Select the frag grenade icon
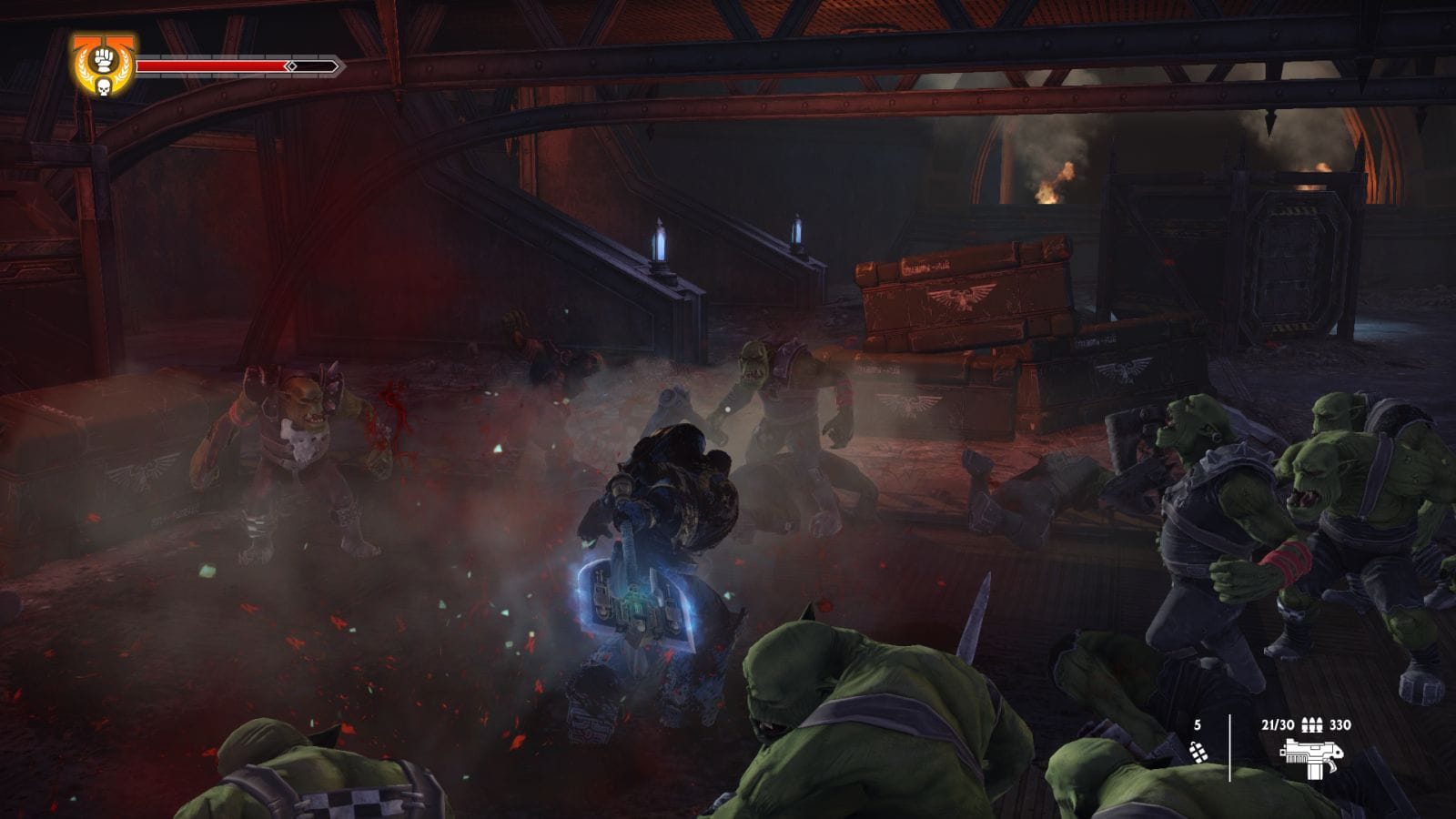1456x819 pixels. click(x=1198, y=753)
